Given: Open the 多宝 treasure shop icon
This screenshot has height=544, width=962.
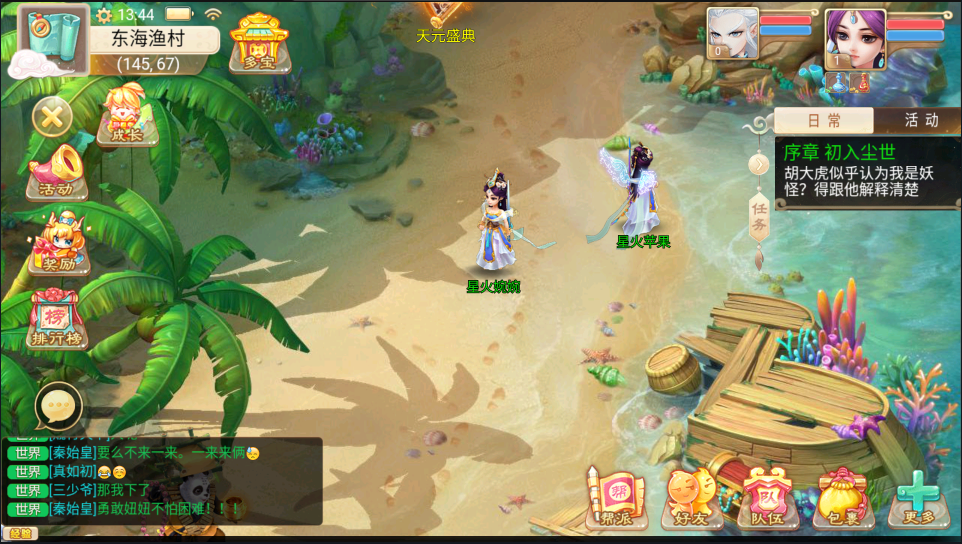Looking at the screenshot, I should coord(258,44).
